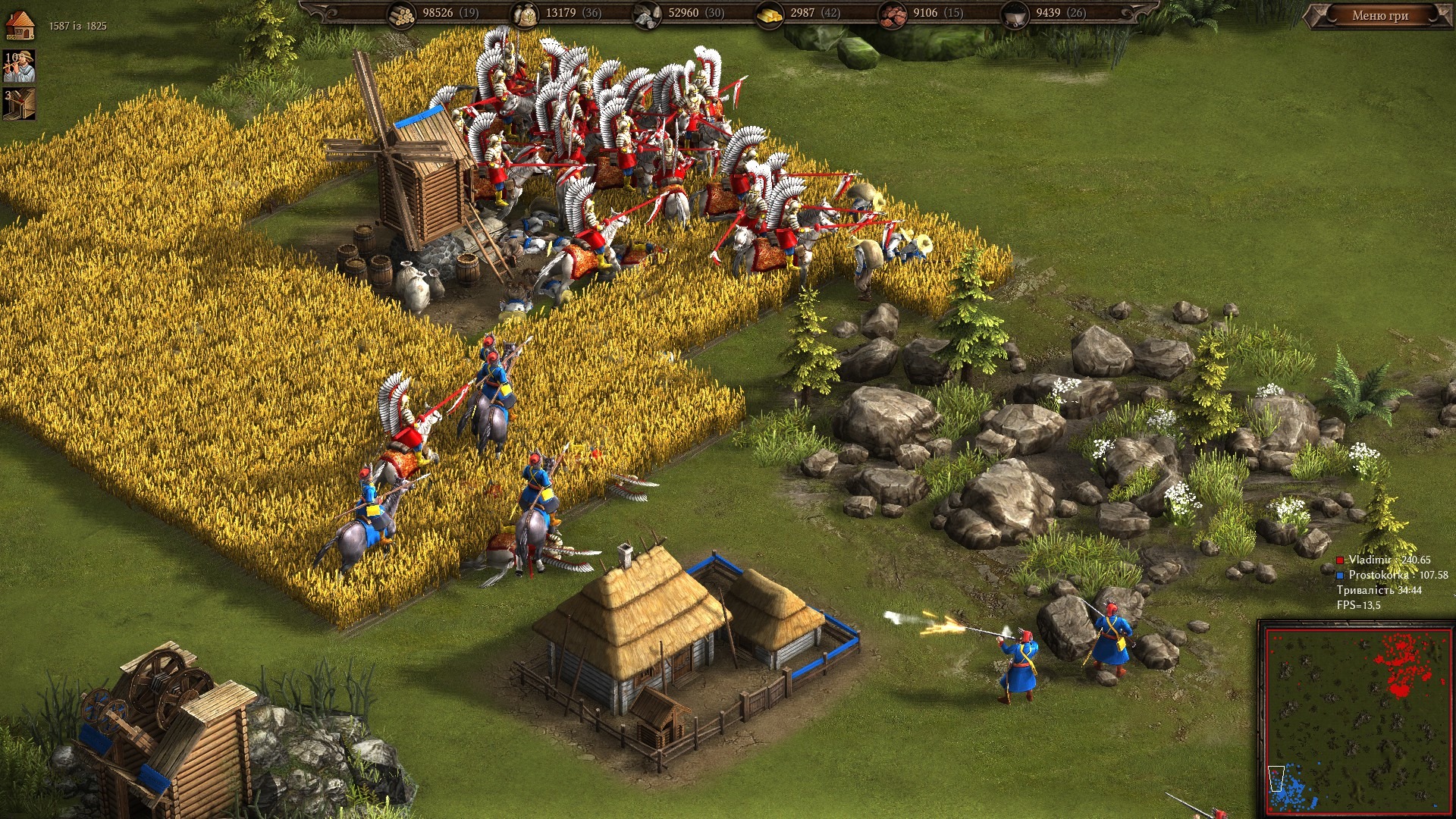Click on the minimap
The width and height of the screenshot is (1456, 819).
pos(1355,719)
